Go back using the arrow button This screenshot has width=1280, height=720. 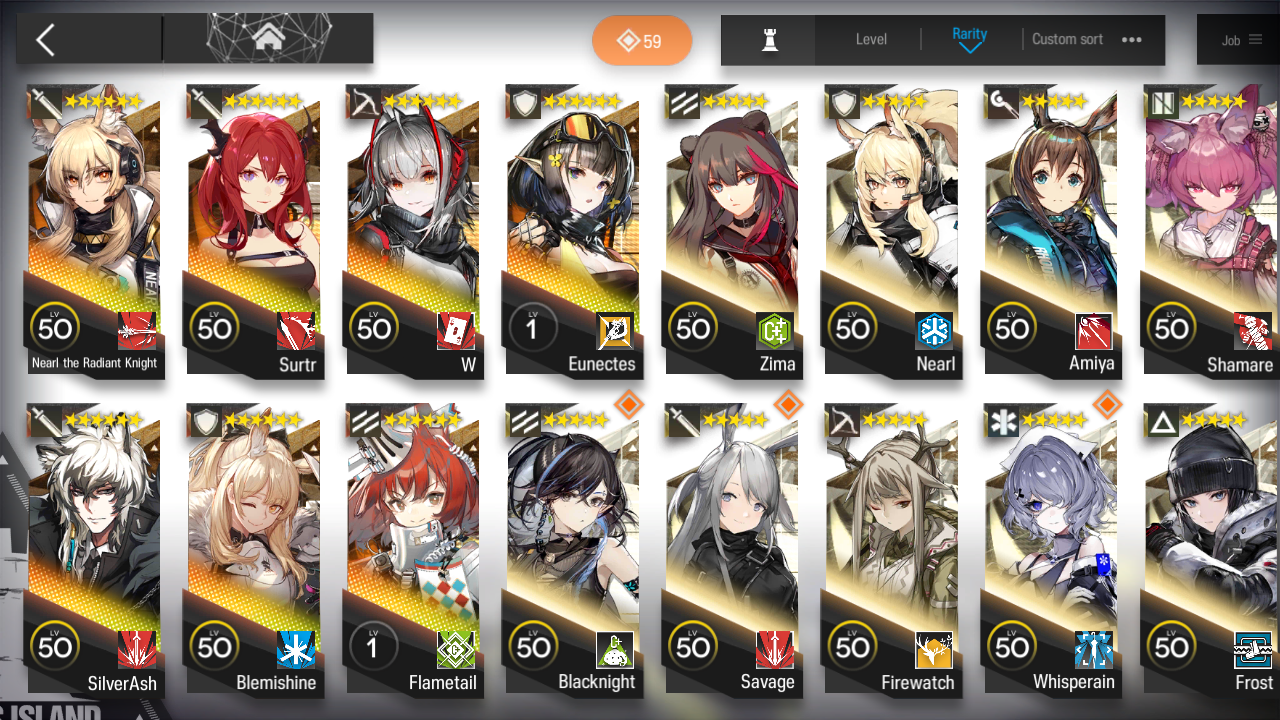[x=45, y=40]
